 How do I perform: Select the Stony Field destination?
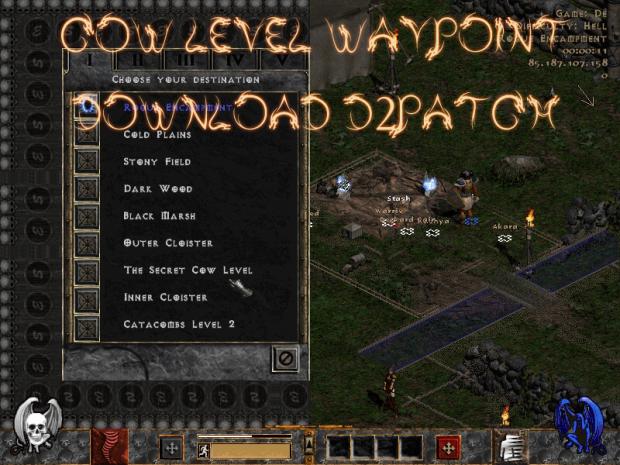click(157, 161)
